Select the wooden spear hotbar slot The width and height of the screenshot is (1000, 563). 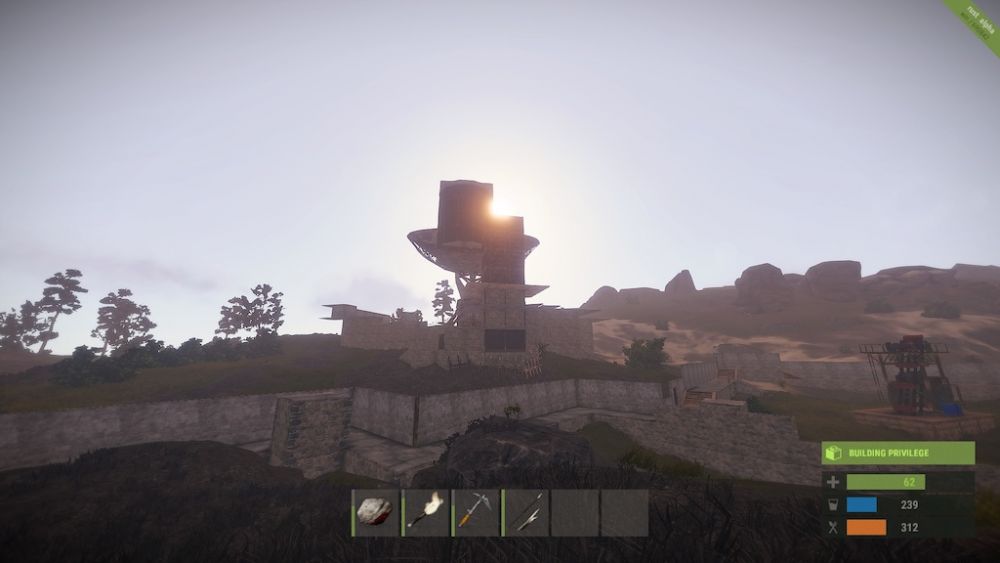point(526,512)
